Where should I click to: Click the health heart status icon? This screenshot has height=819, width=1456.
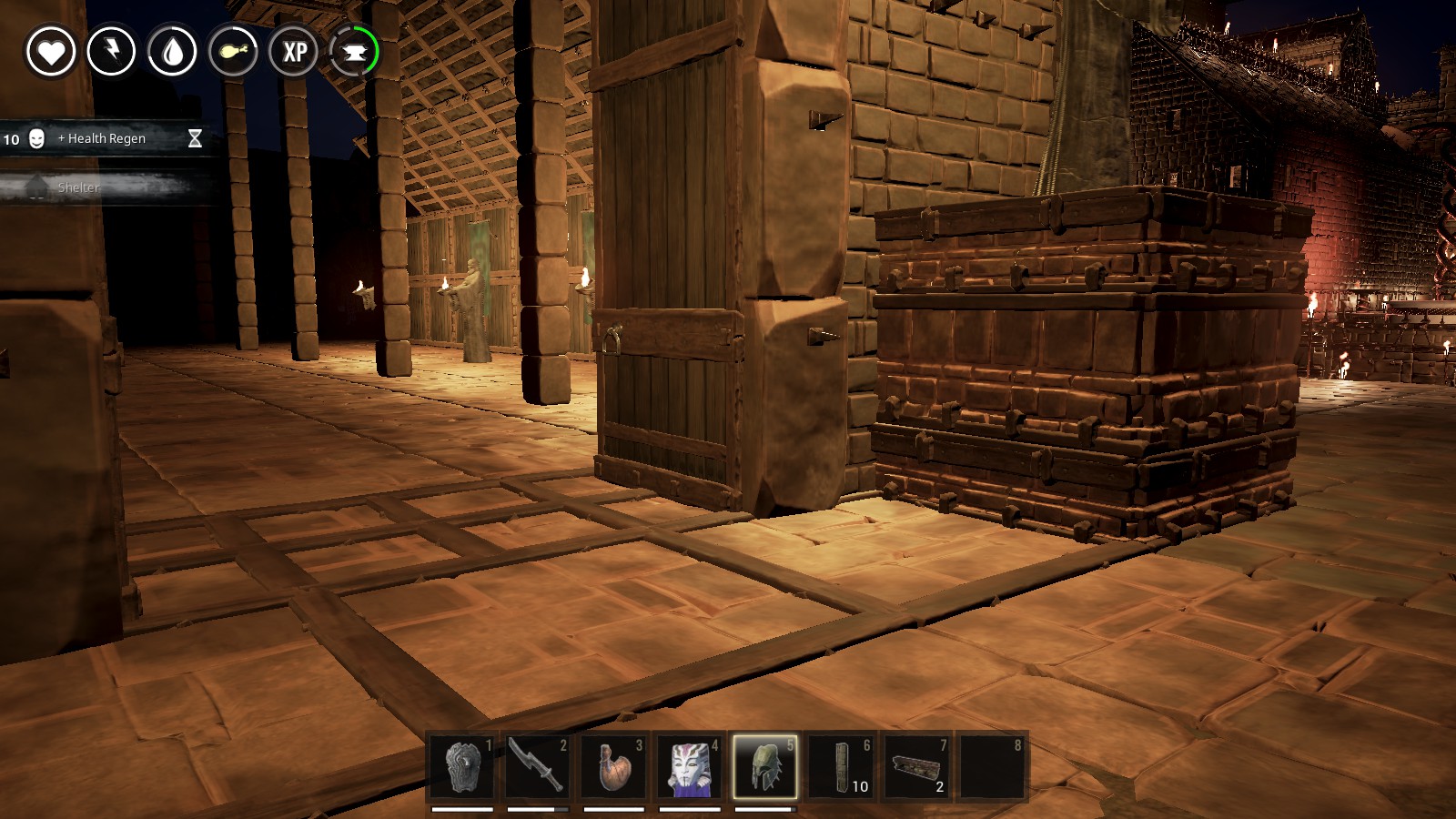coord(53,52)
